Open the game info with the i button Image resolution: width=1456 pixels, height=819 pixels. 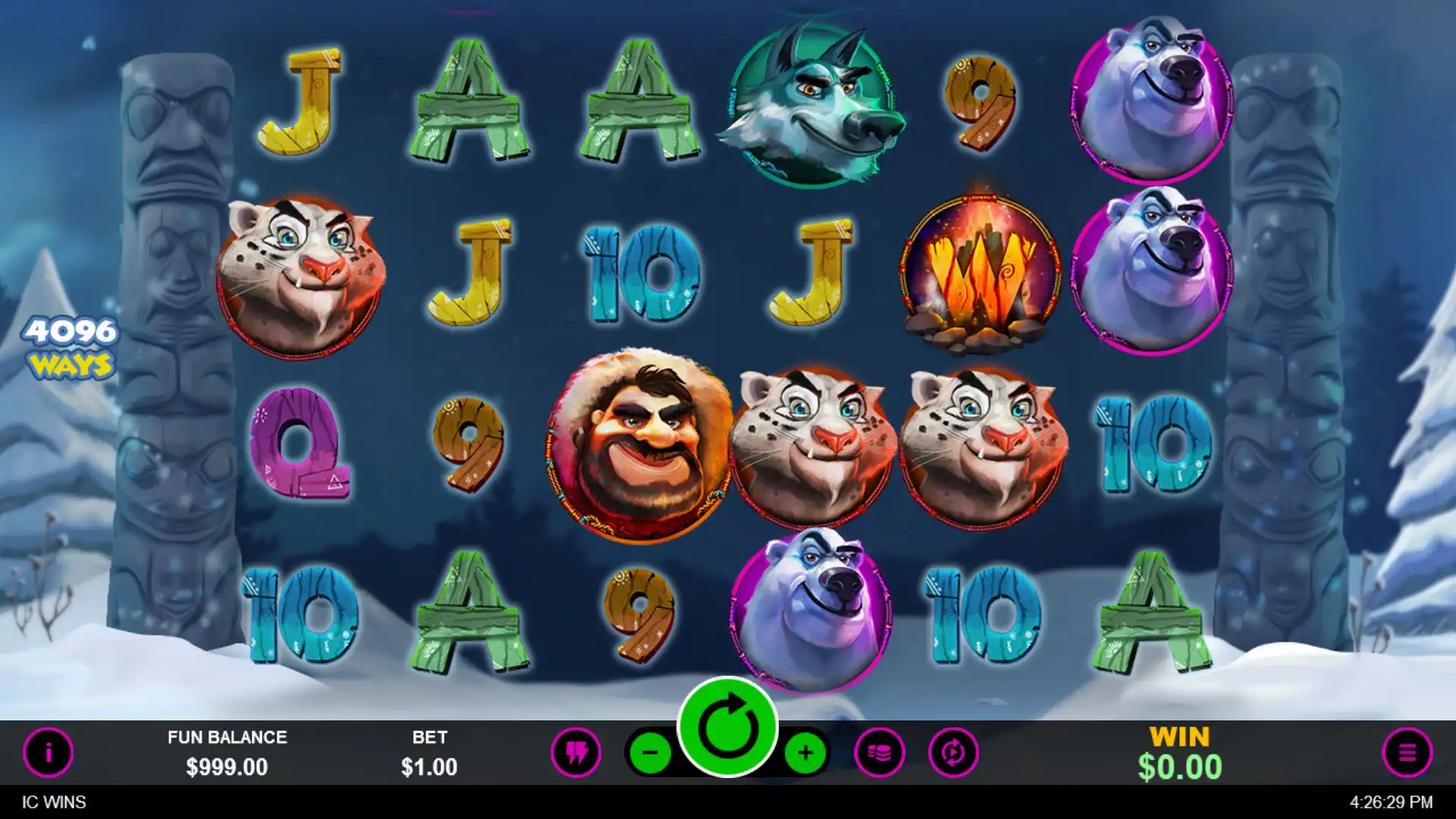coord(48,752)
